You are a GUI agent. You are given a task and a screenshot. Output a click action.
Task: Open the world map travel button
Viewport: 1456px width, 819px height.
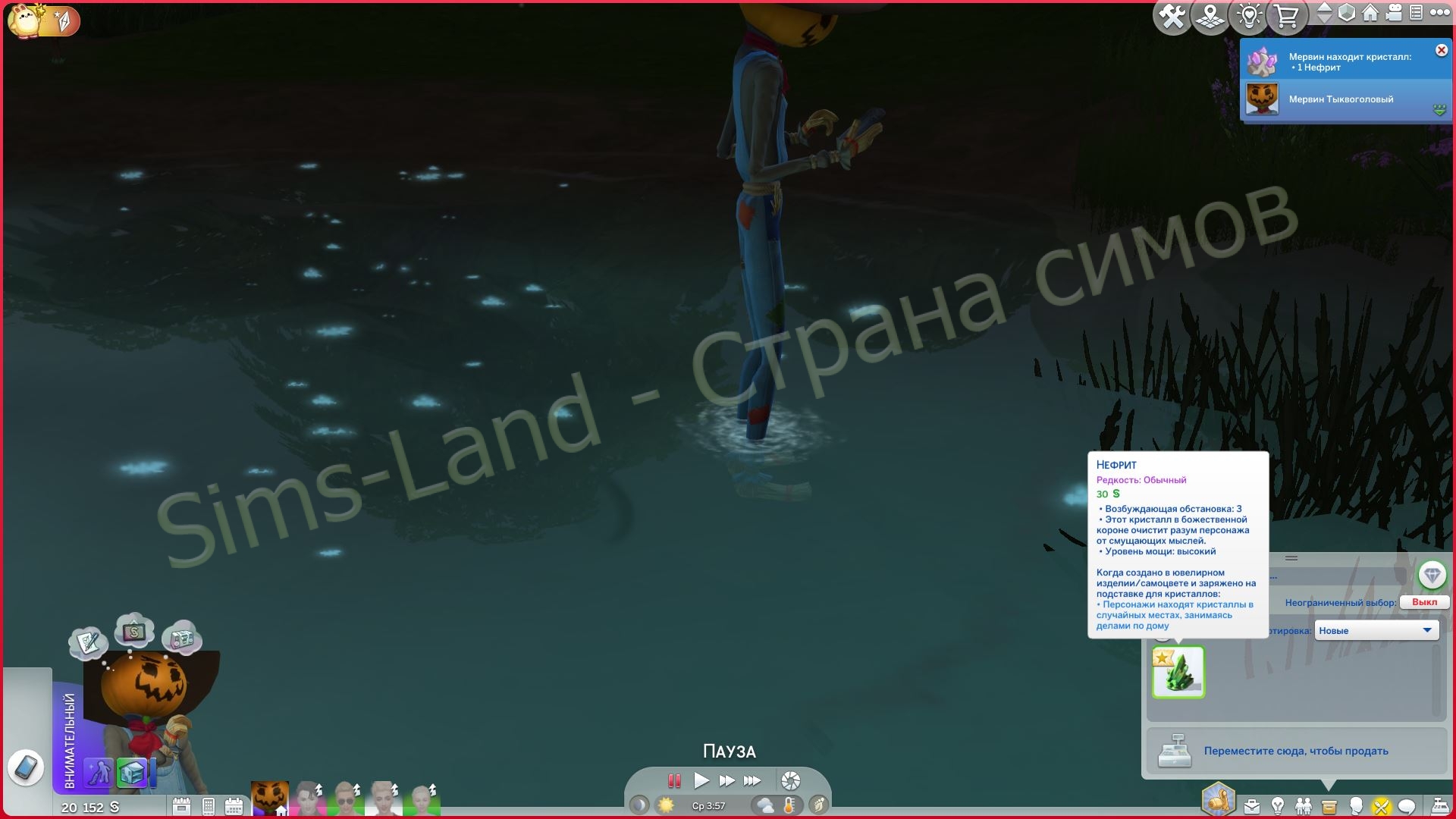(x=1210, y=17)
